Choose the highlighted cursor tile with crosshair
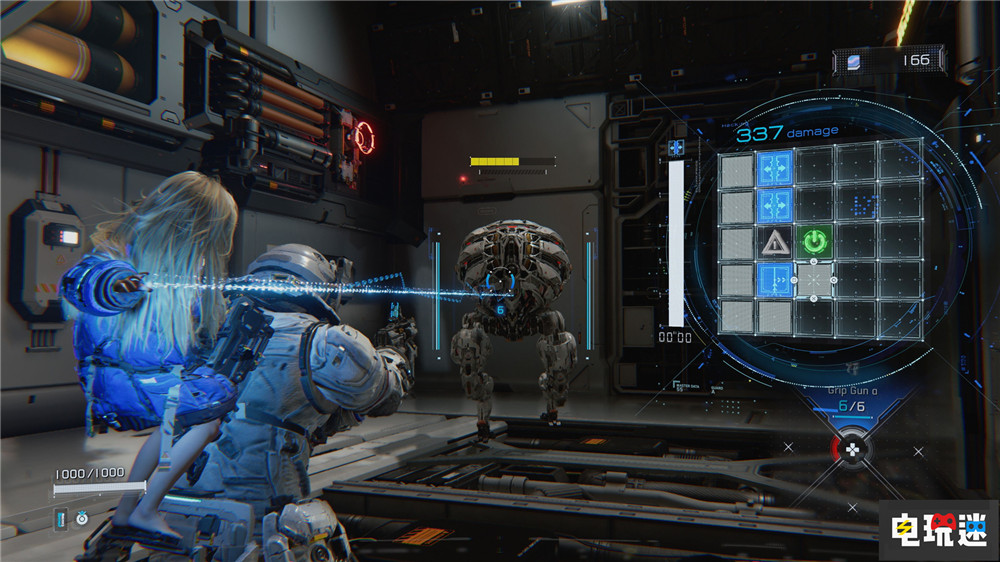 tap(815, 280)
